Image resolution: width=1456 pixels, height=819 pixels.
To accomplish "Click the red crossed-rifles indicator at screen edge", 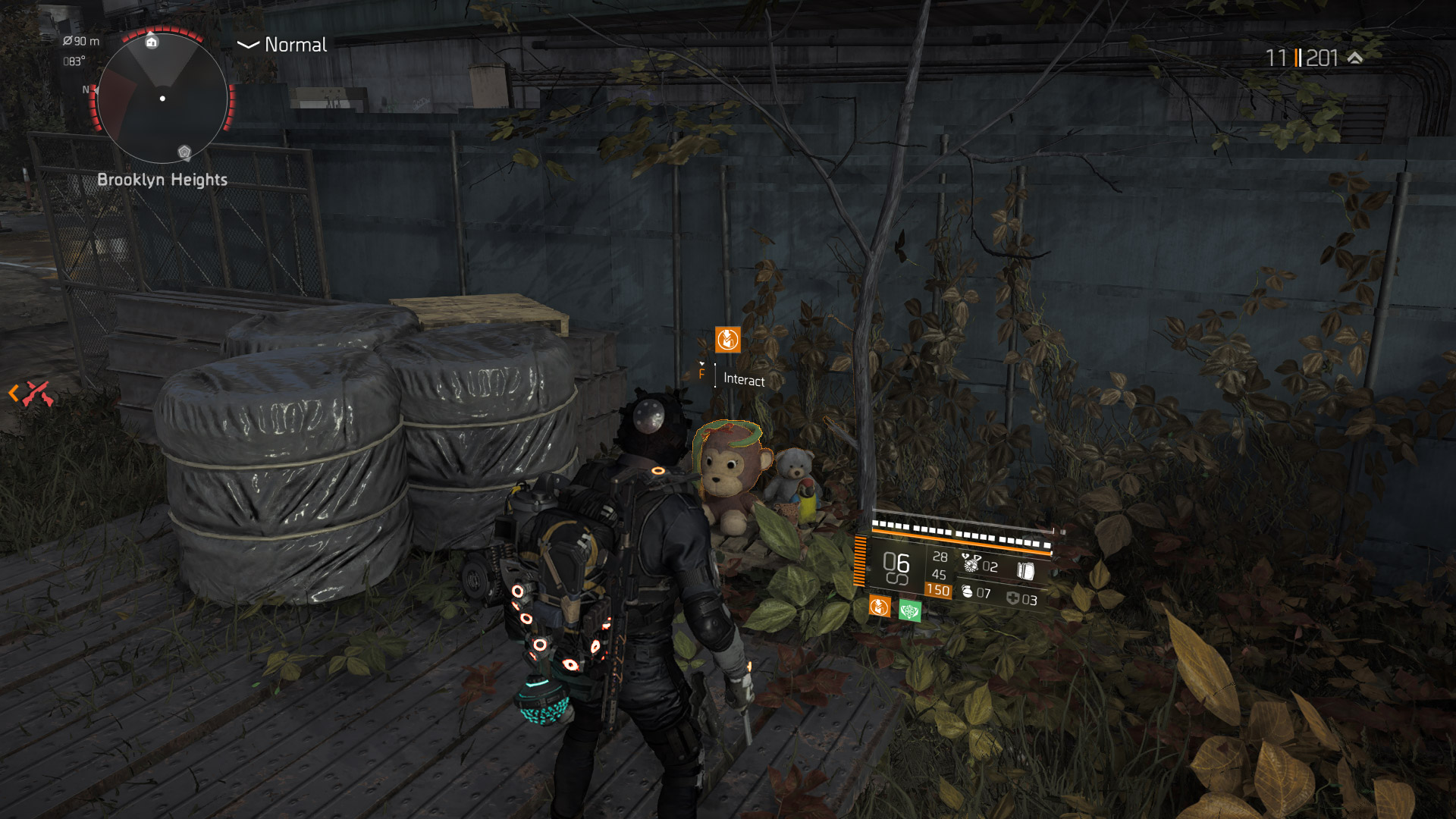I will (36, 393).
